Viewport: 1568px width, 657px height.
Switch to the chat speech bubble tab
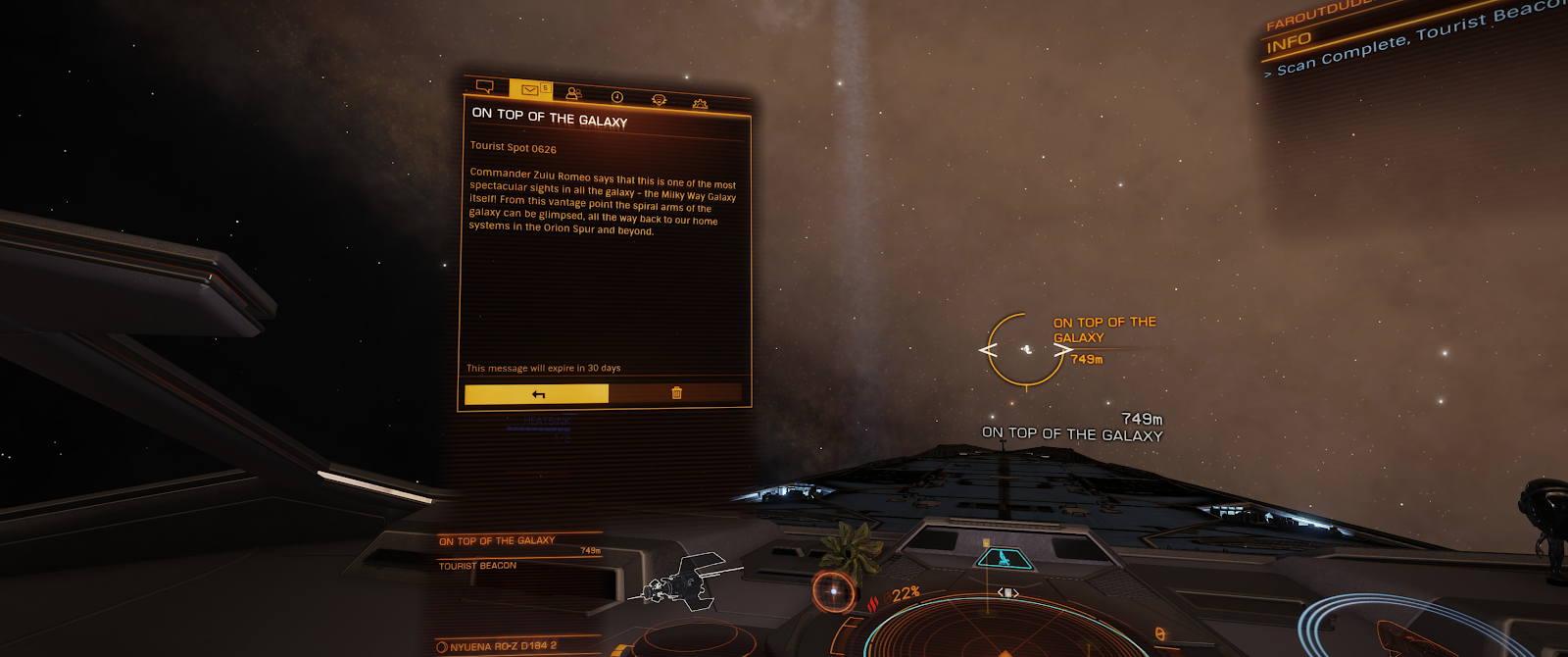click(x=484, y=86)
